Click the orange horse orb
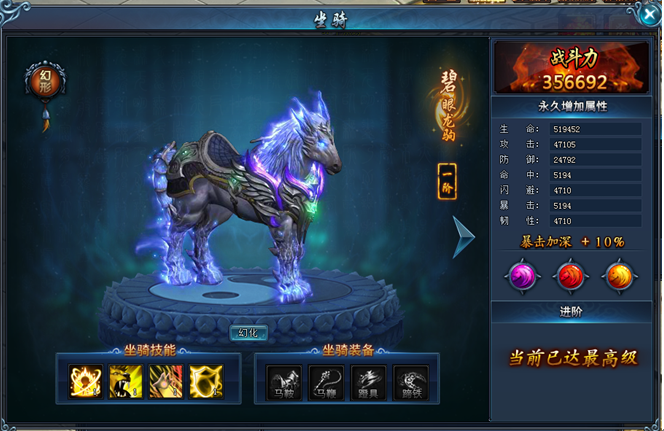 pyautogui.click(x=617, y=276)
